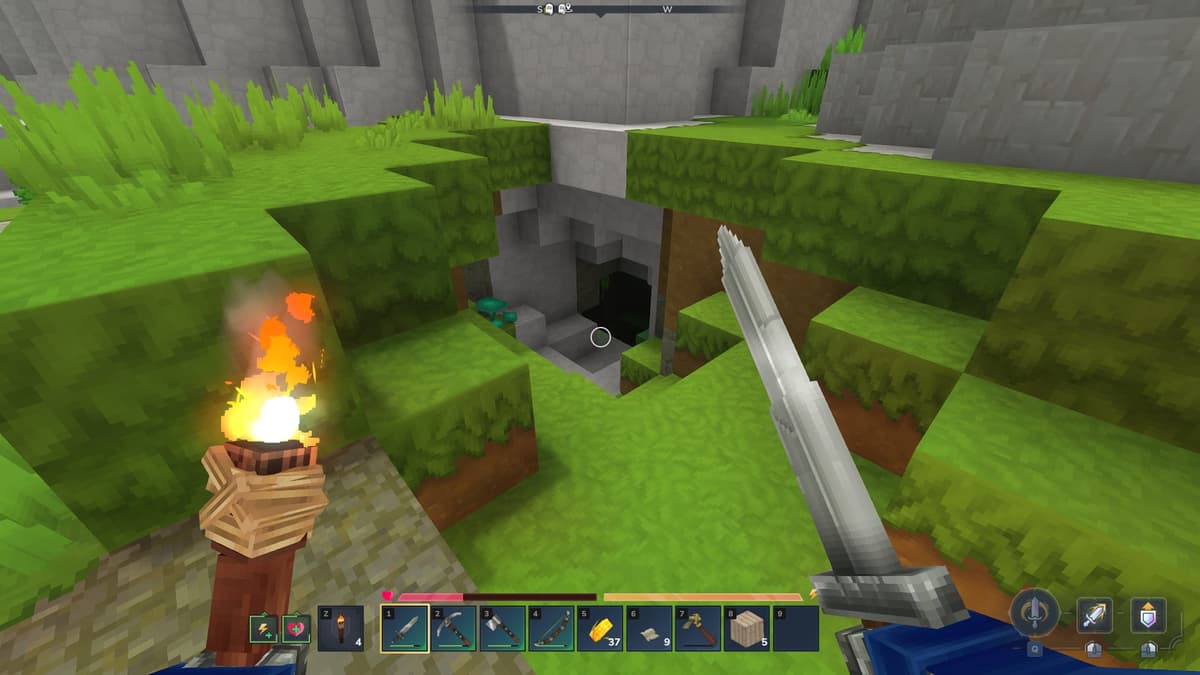
Task: Choose the hatchet in hotbar slot 3
Action: 503,629
